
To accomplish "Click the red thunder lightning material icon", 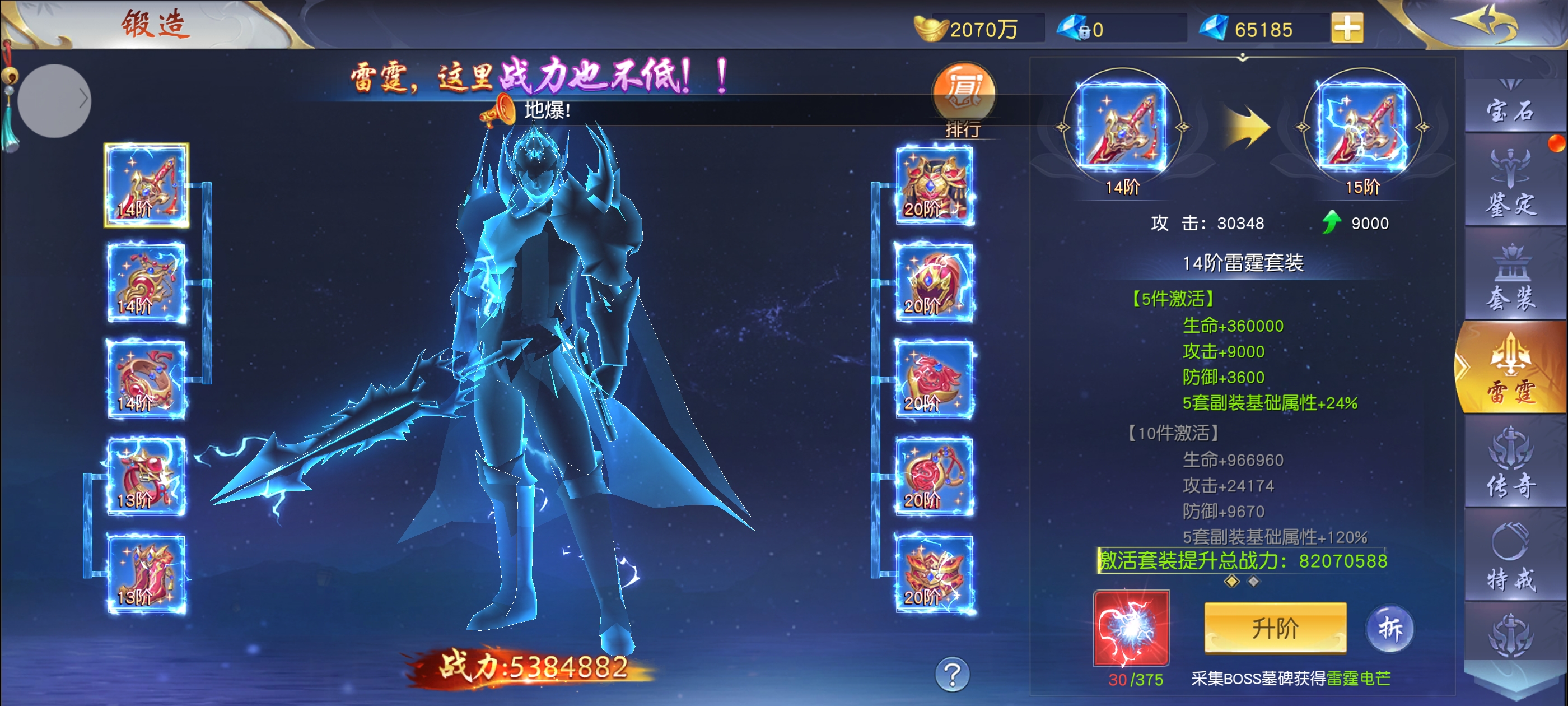I will pos(1131,628).
